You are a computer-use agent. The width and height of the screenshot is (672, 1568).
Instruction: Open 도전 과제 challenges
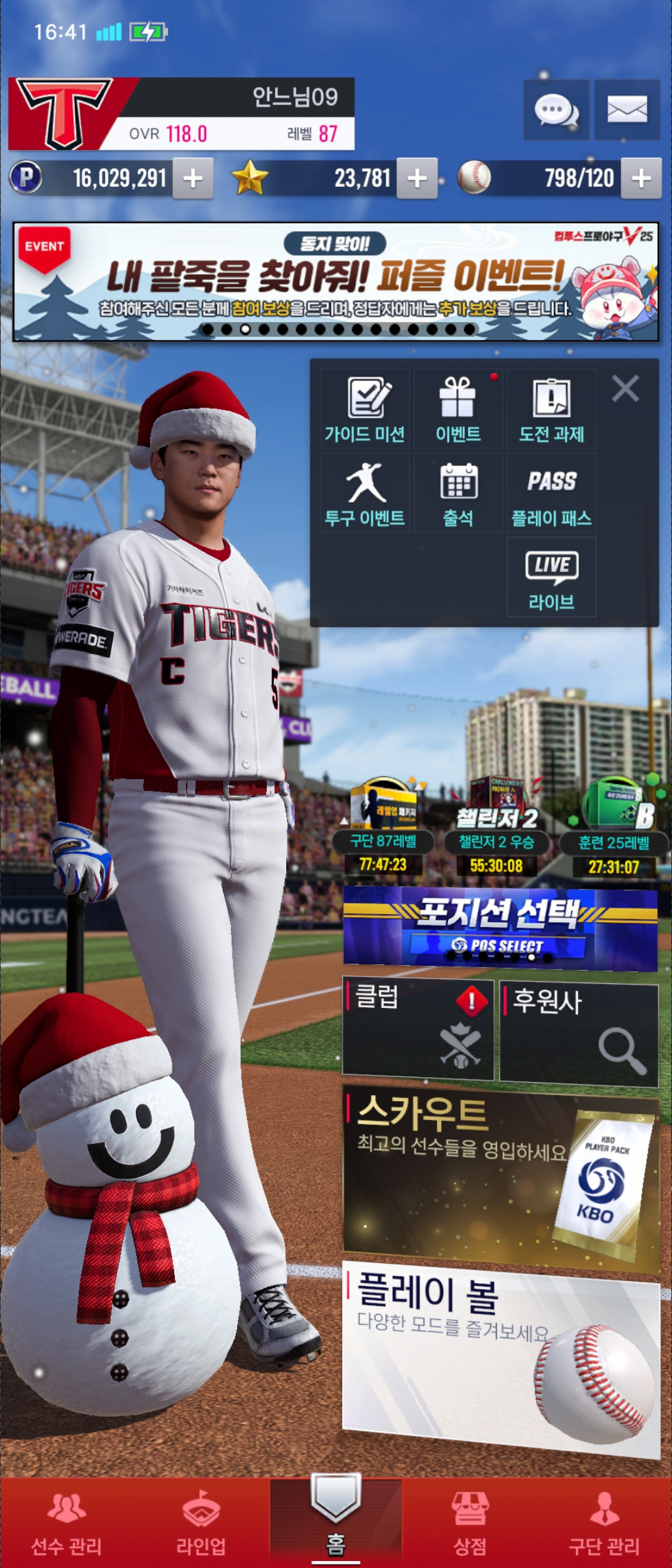pos(551,409)
